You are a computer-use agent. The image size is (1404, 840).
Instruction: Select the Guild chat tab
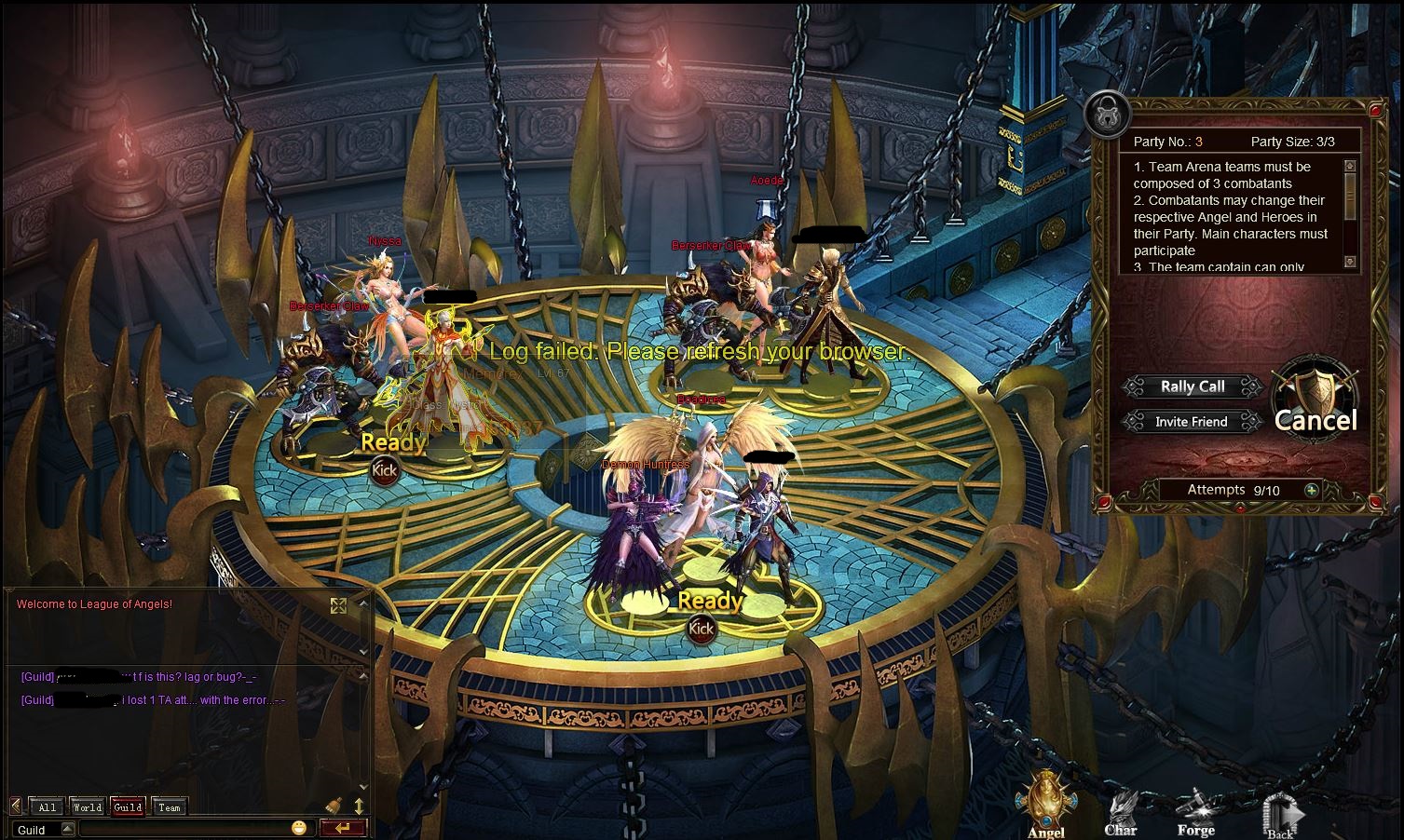point(128,807)
